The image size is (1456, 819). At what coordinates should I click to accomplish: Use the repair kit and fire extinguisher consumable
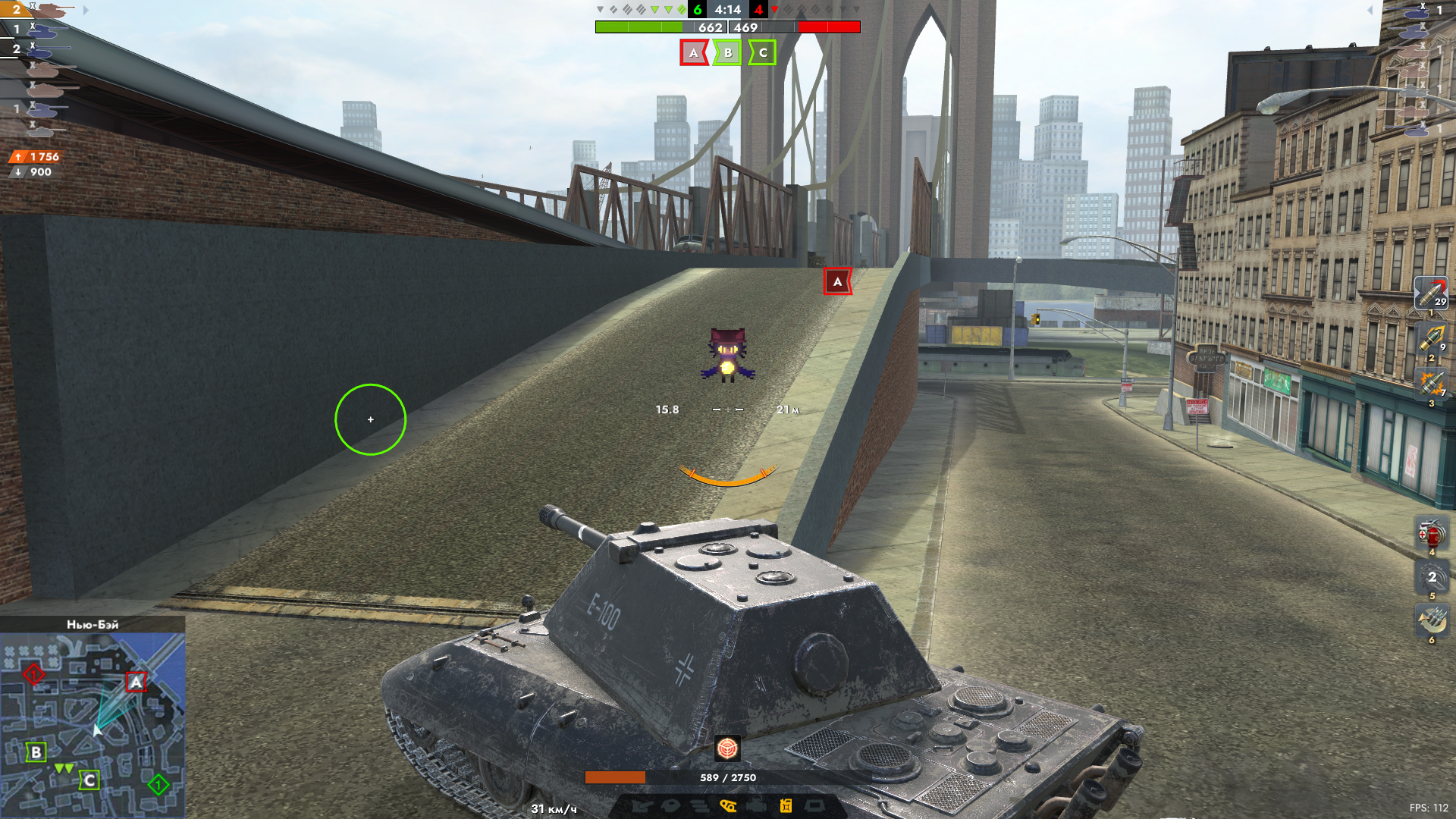1431,534
